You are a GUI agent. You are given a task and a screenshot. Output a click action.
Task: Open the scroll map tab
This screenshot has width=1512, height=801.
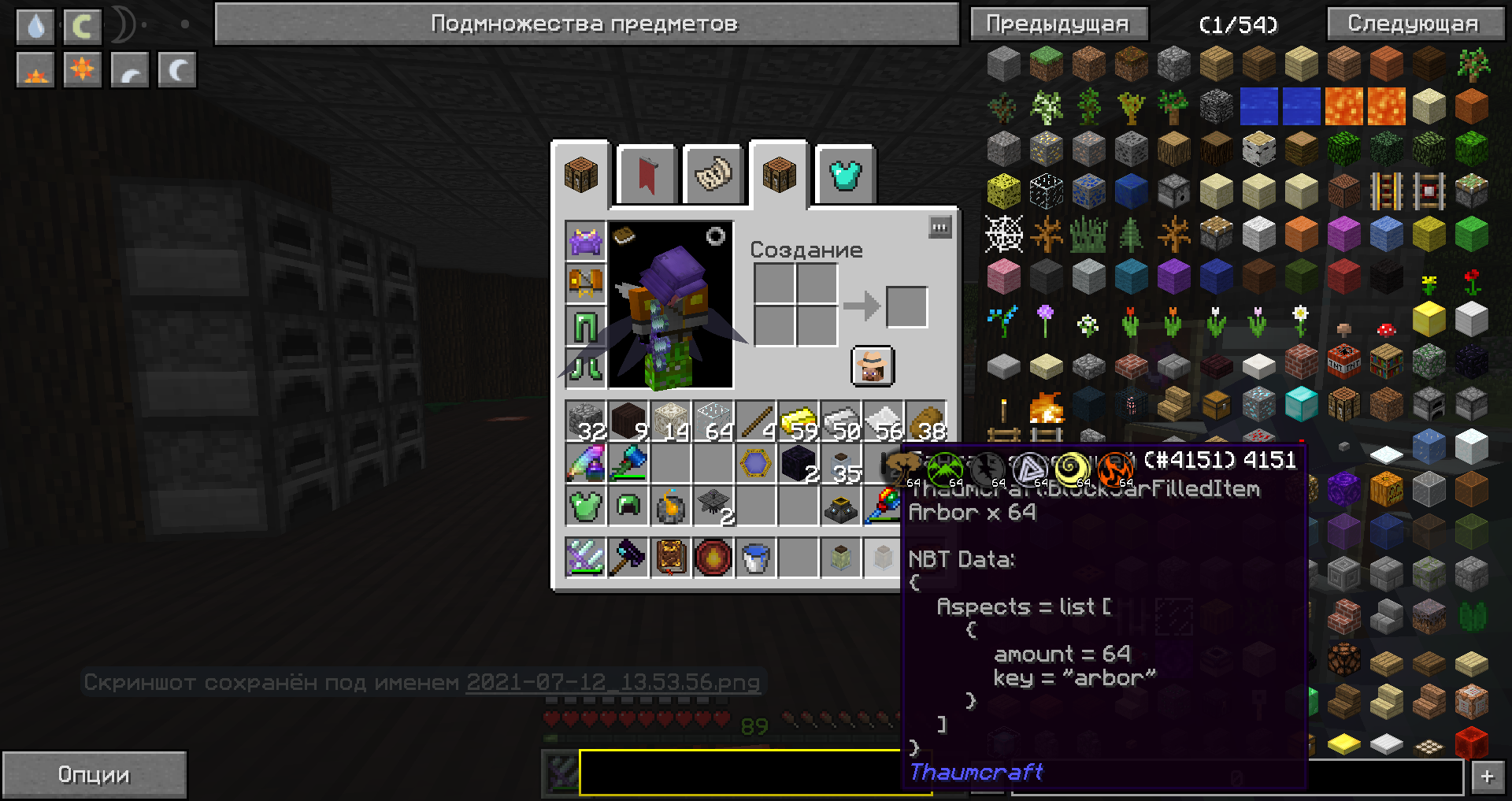[x=713, y=175]
